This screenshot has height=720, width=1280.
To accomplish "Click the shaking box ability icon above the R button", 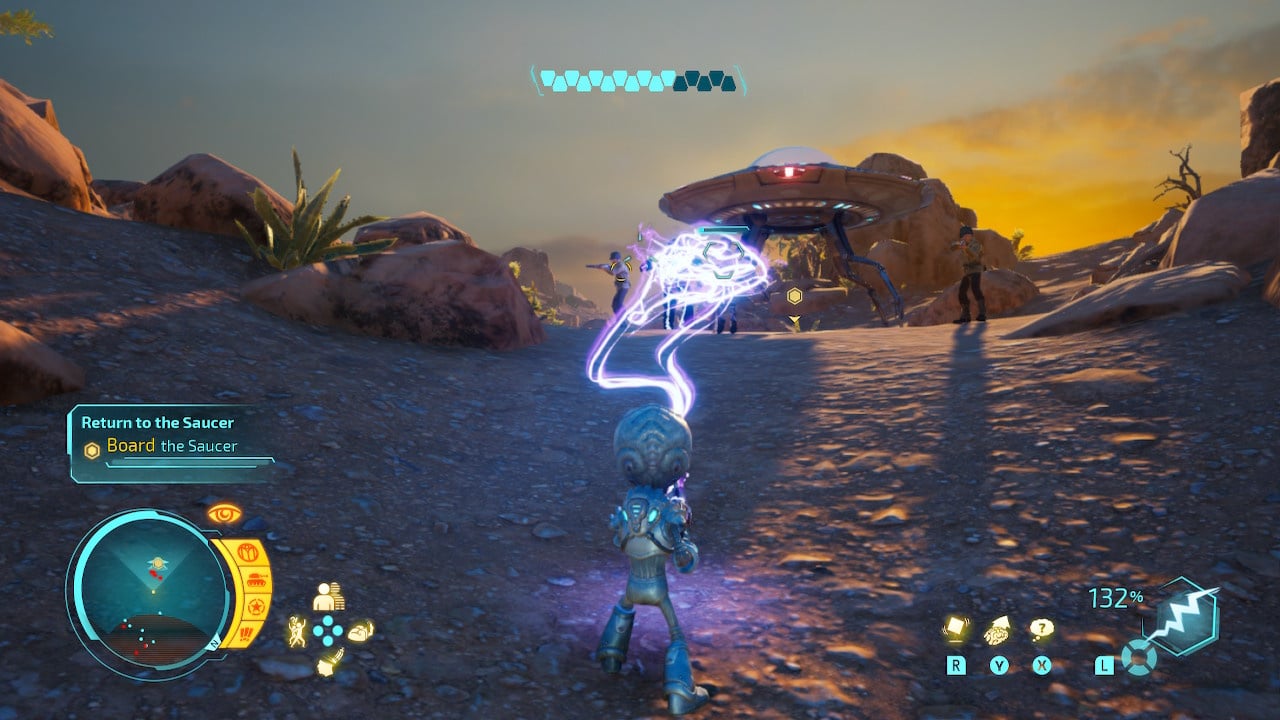I will (x=956, y=626).
